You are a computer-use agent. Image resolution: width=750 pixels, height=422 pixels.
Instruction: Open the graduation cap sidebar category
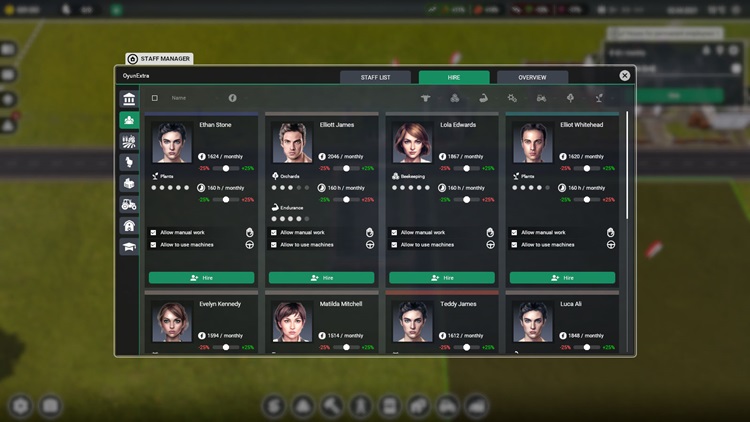129,246
